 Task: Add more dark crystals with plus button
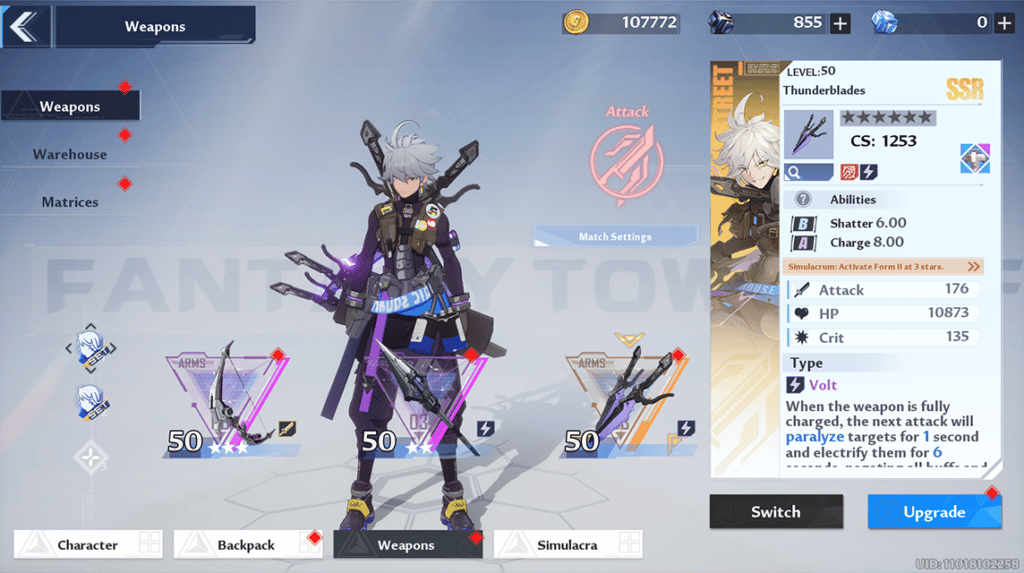coord(840,23)
